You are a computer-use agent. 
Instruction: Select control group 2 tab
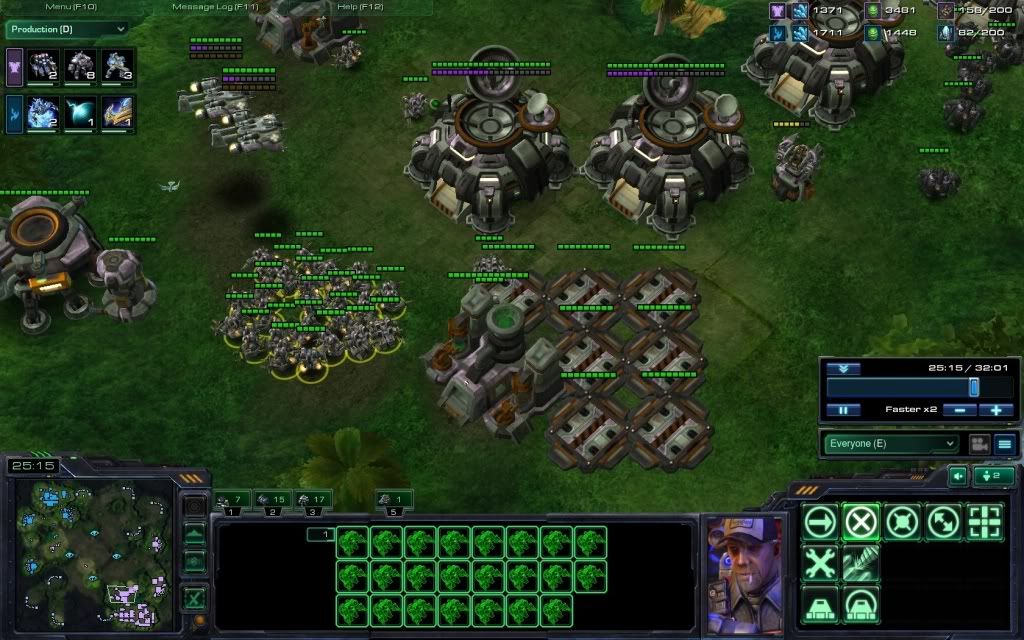click(x=272, y=499)
